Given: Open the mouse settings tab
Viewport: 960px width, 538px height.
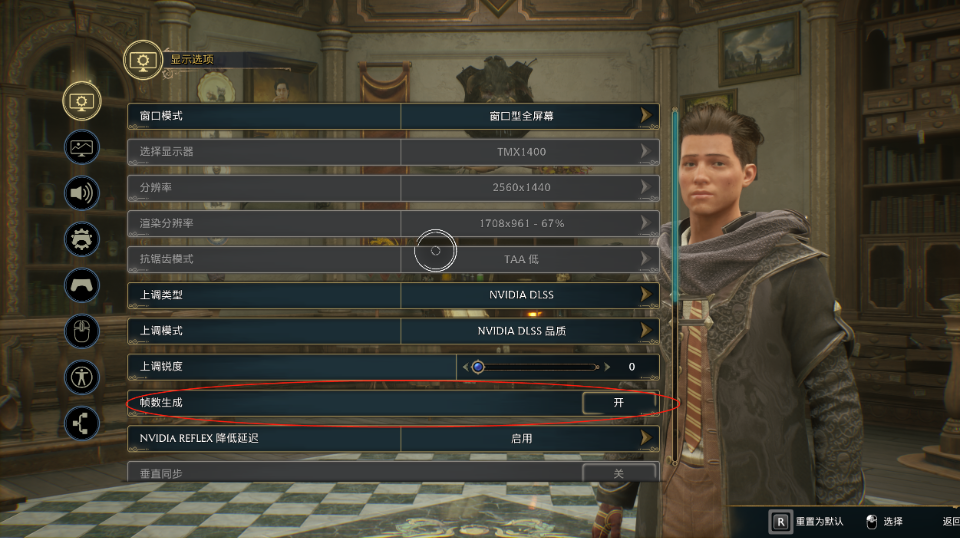Looking at the screenshot, I should click(x=82, y=330).
